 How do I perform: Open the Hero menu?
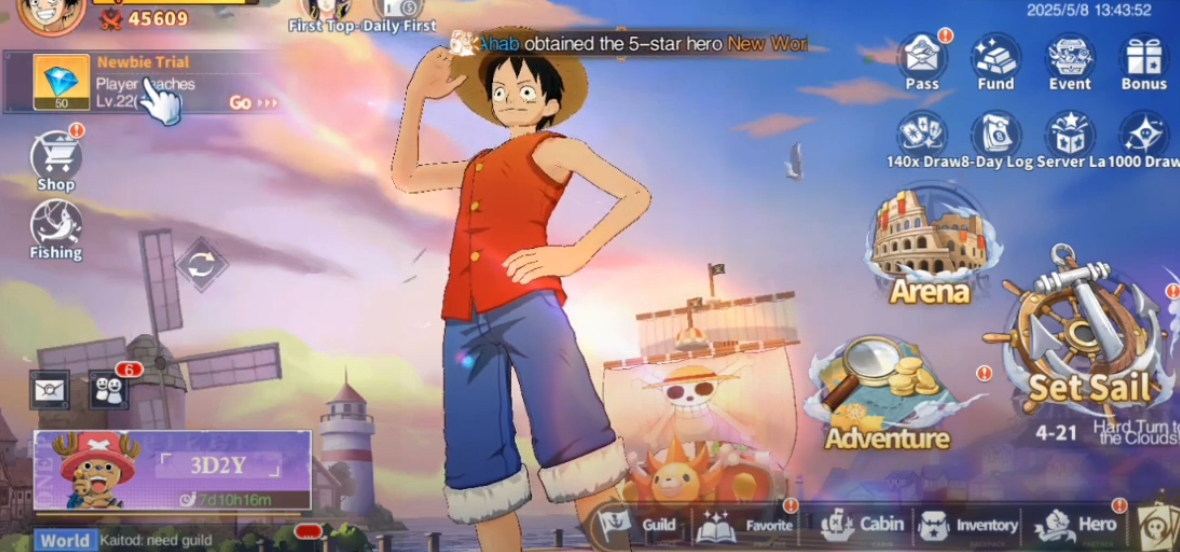[1078, 524]
